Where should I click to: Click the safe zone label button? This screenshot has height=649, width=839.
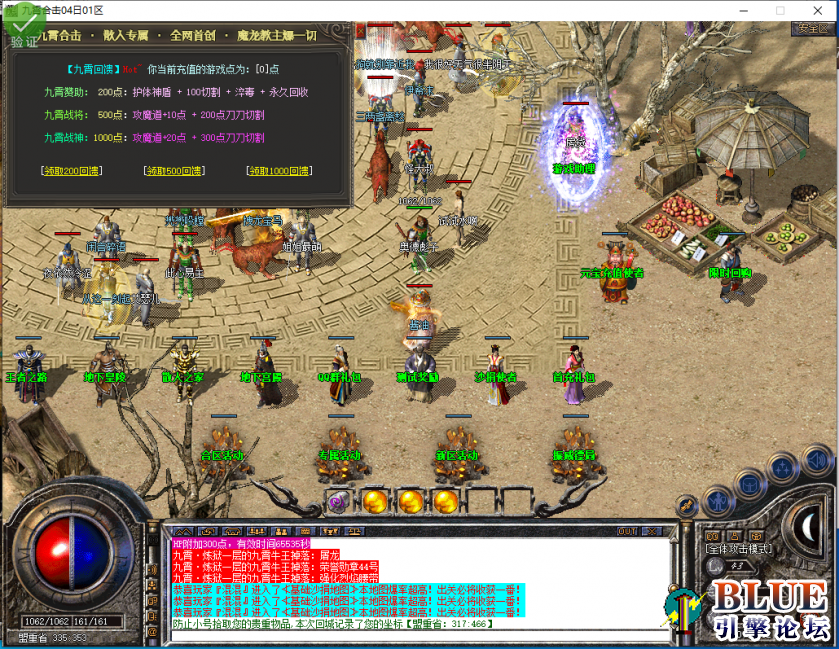pyautogui.click(x=811, y=28)
